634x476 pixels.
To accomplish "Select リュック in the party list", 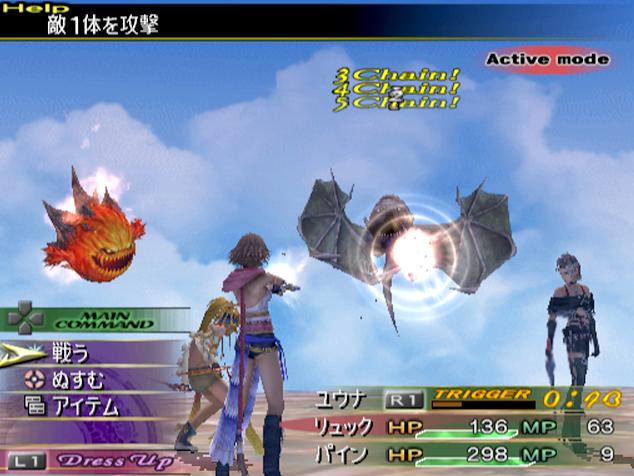I will click(x=345, y=427).
